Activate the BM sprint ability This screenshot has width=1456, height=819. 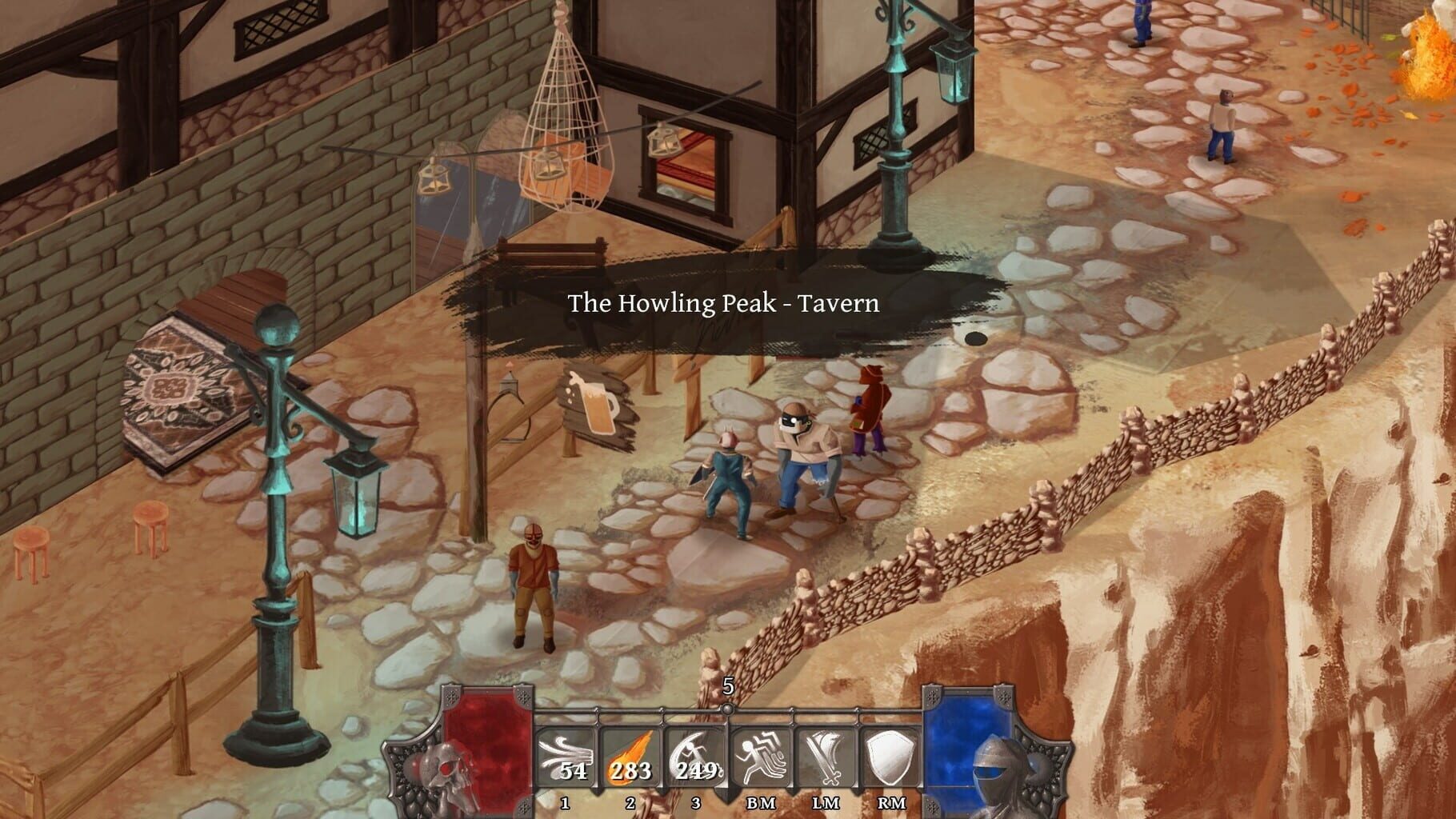pyautogui.click(x=761, y=756)
